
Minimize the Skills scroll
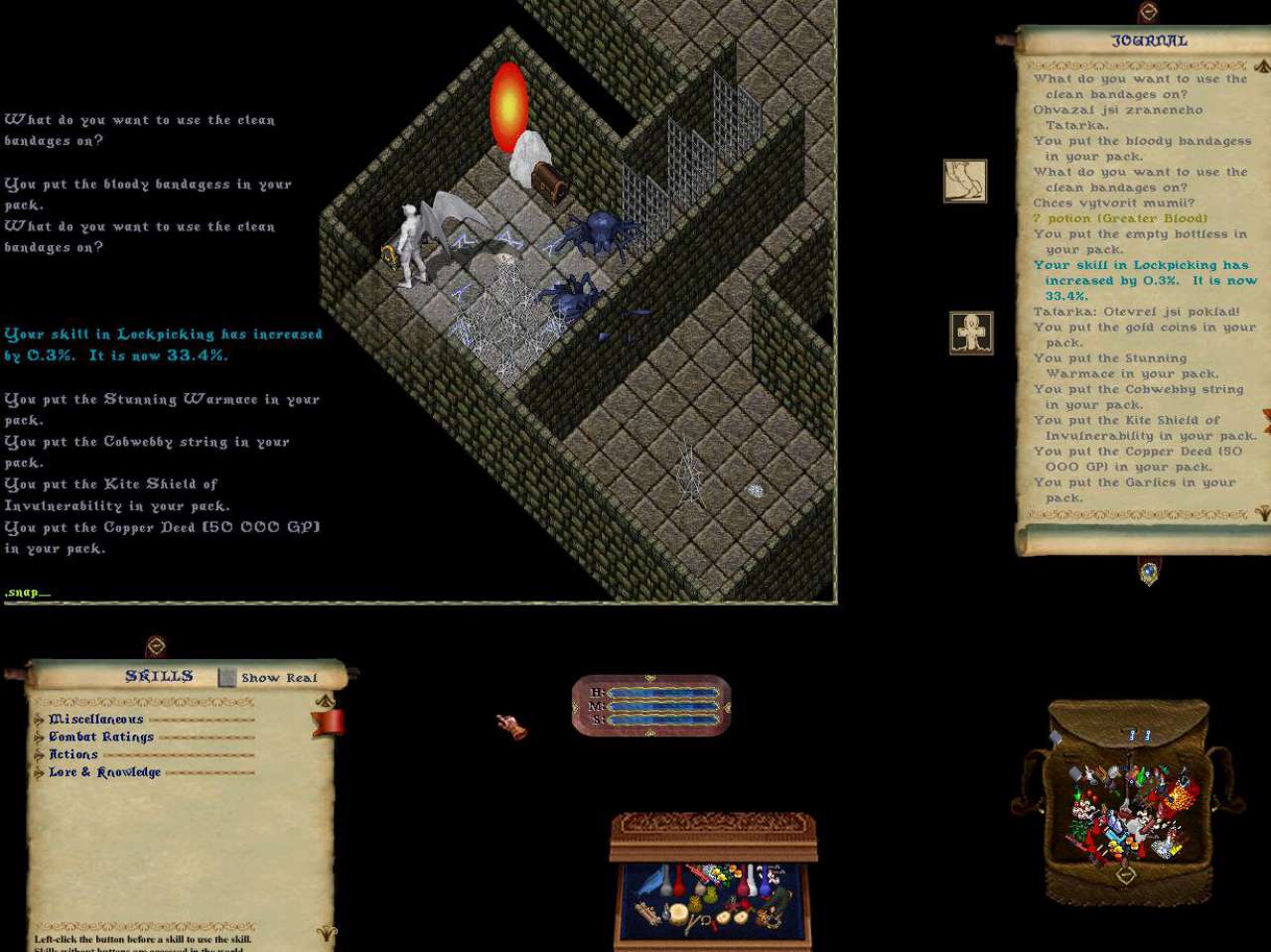(x=156, y=646)
